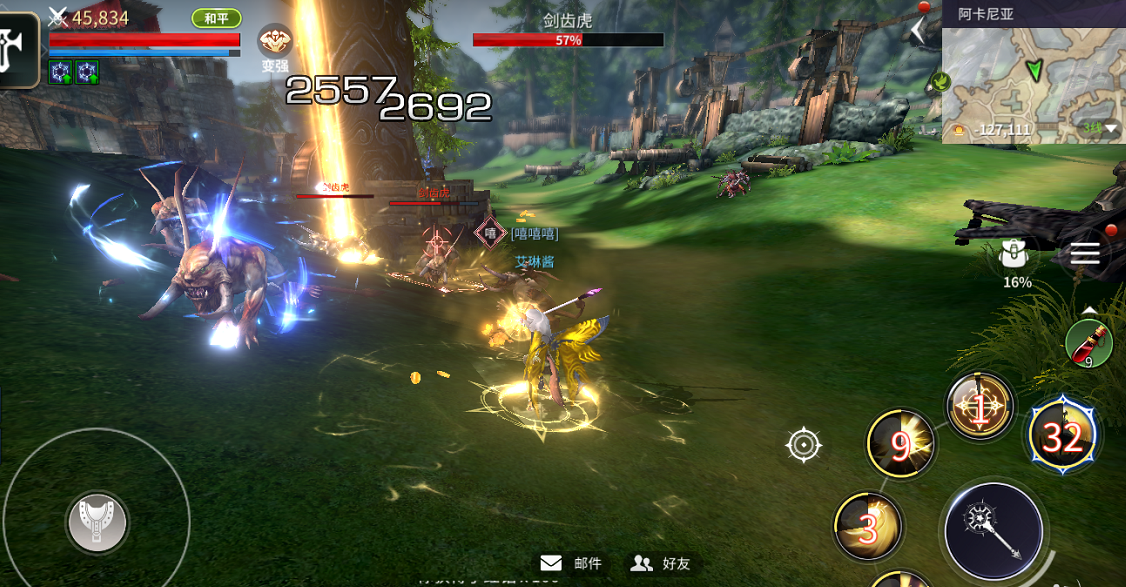Tap the virtual joystick knob
This screenshot has height=587, width=1126.
point(96,520)
